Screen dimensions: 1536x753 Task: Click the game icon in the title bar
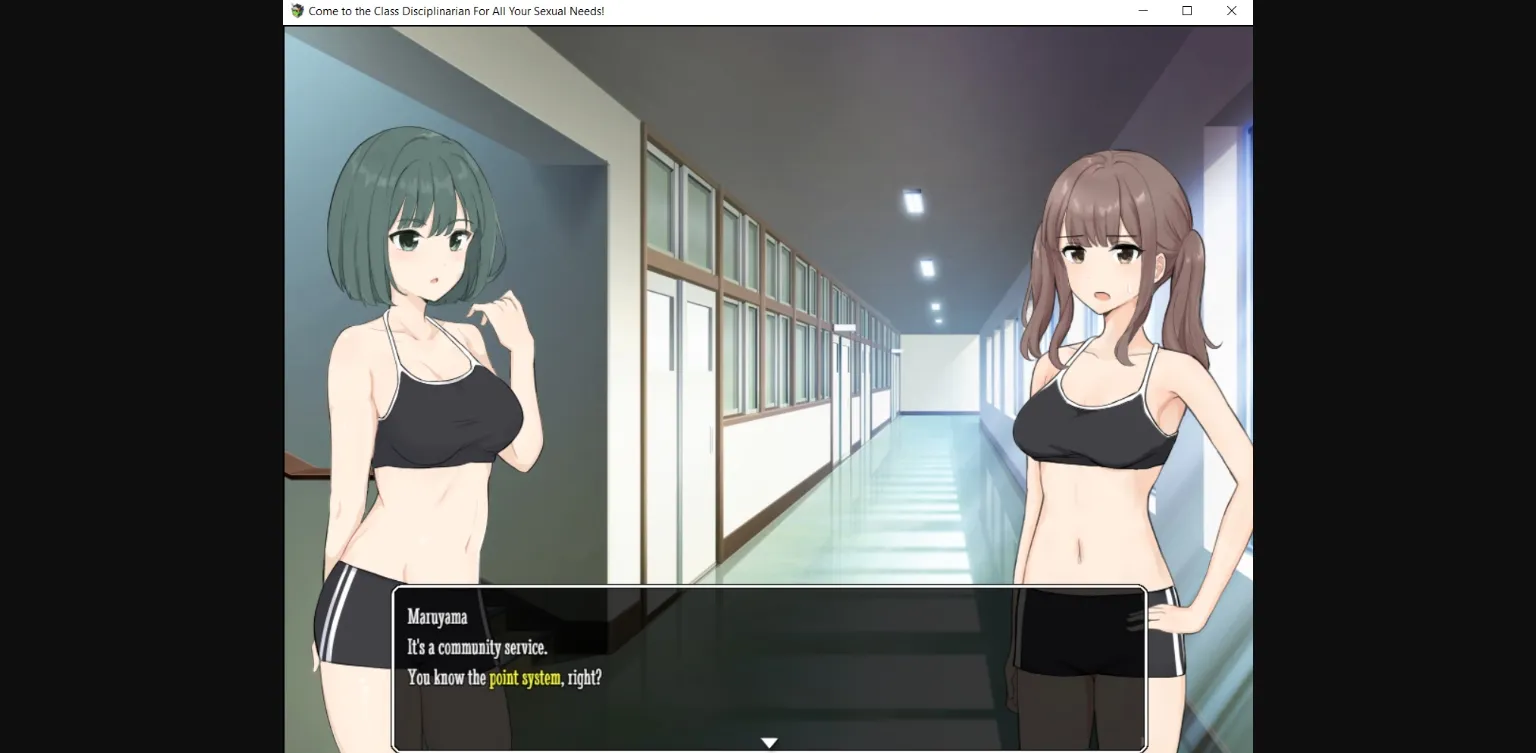tap(295, 11)
